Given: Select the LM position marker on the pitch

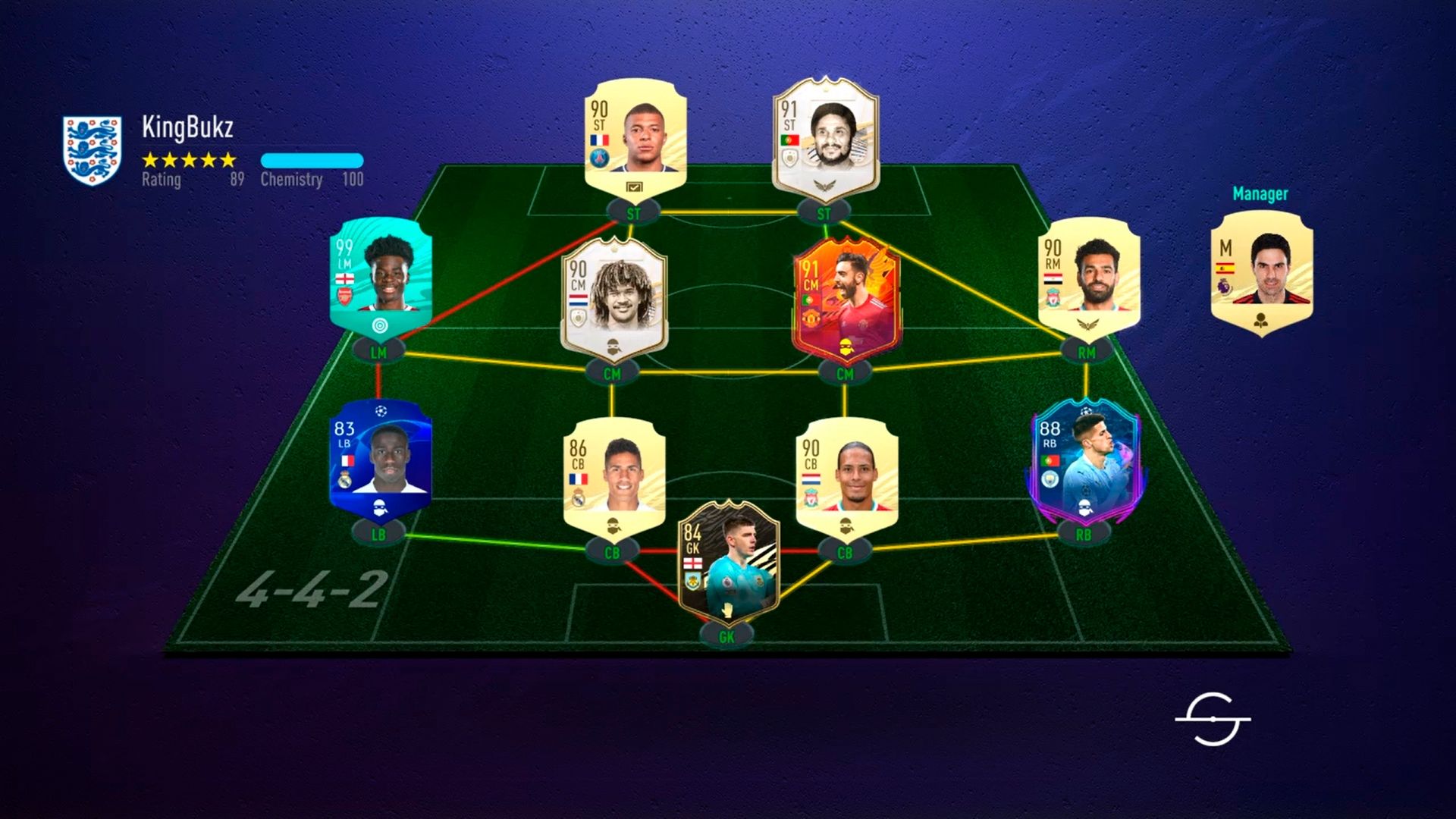Looking at the screenshot, I should [x=379, y=352].
